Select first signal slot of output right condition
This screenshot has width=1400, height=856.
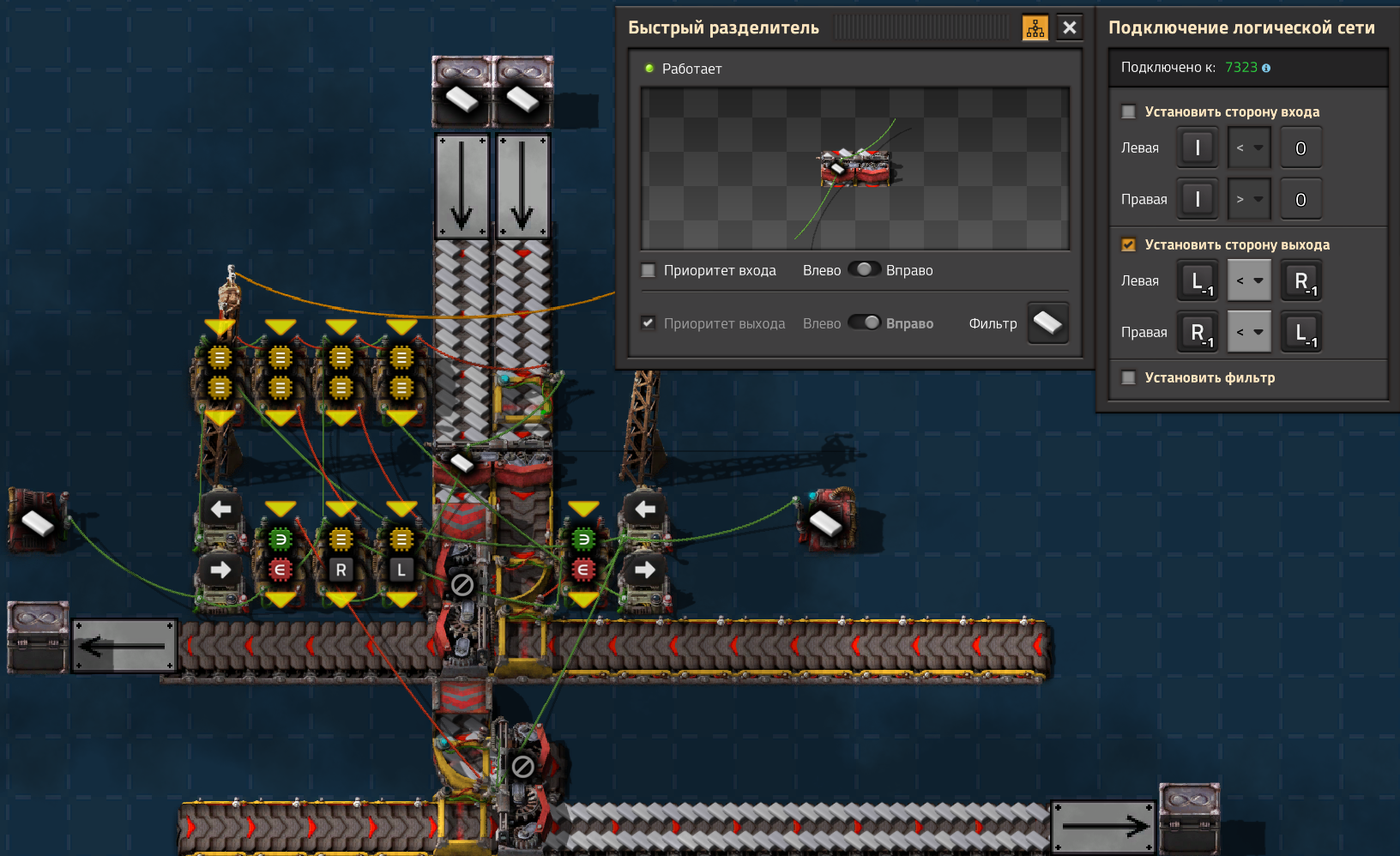point(1198,332)
